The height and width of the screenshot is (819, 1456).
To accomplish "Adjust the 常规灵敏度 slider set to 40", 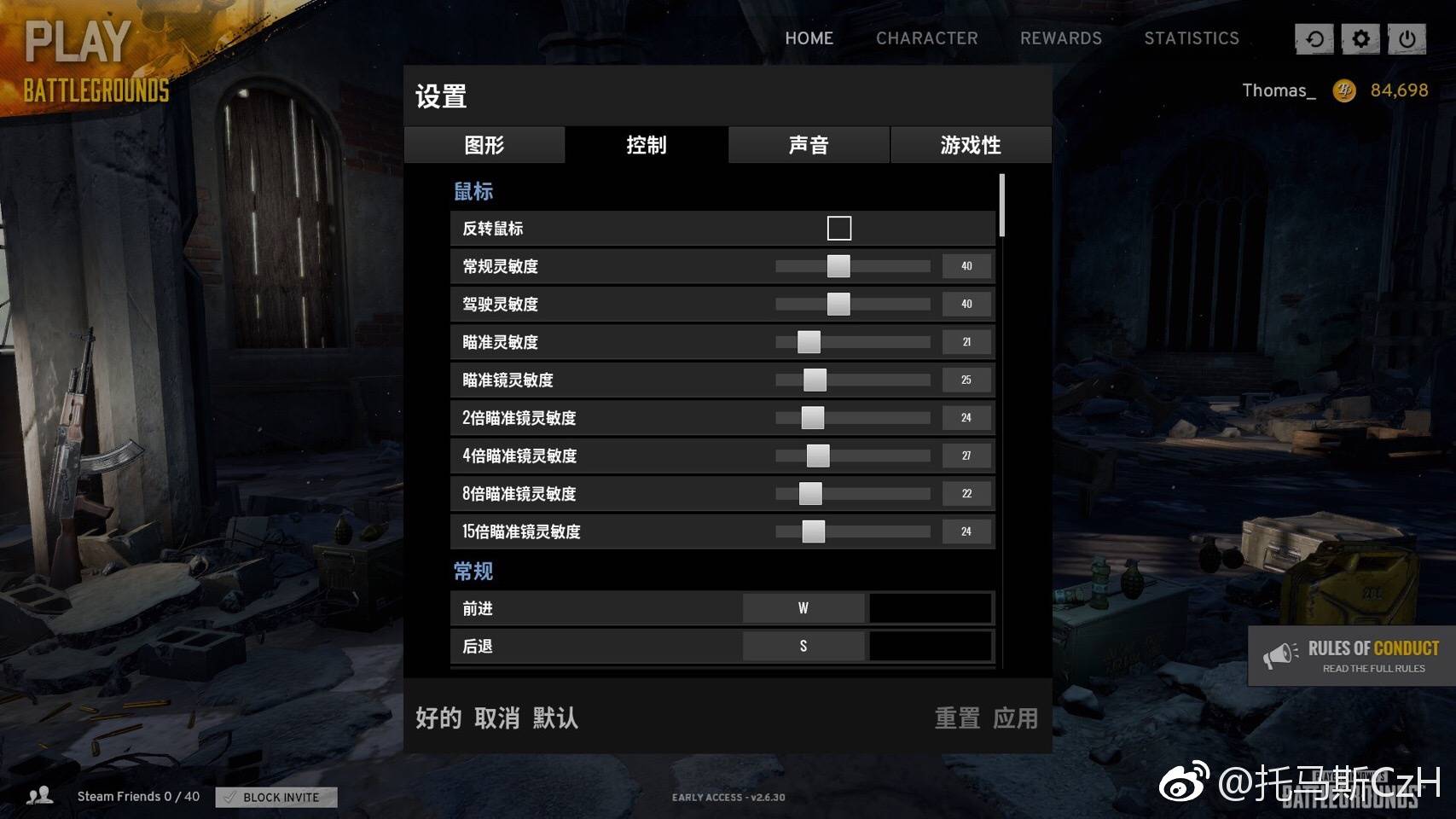I will pos(839,265).
